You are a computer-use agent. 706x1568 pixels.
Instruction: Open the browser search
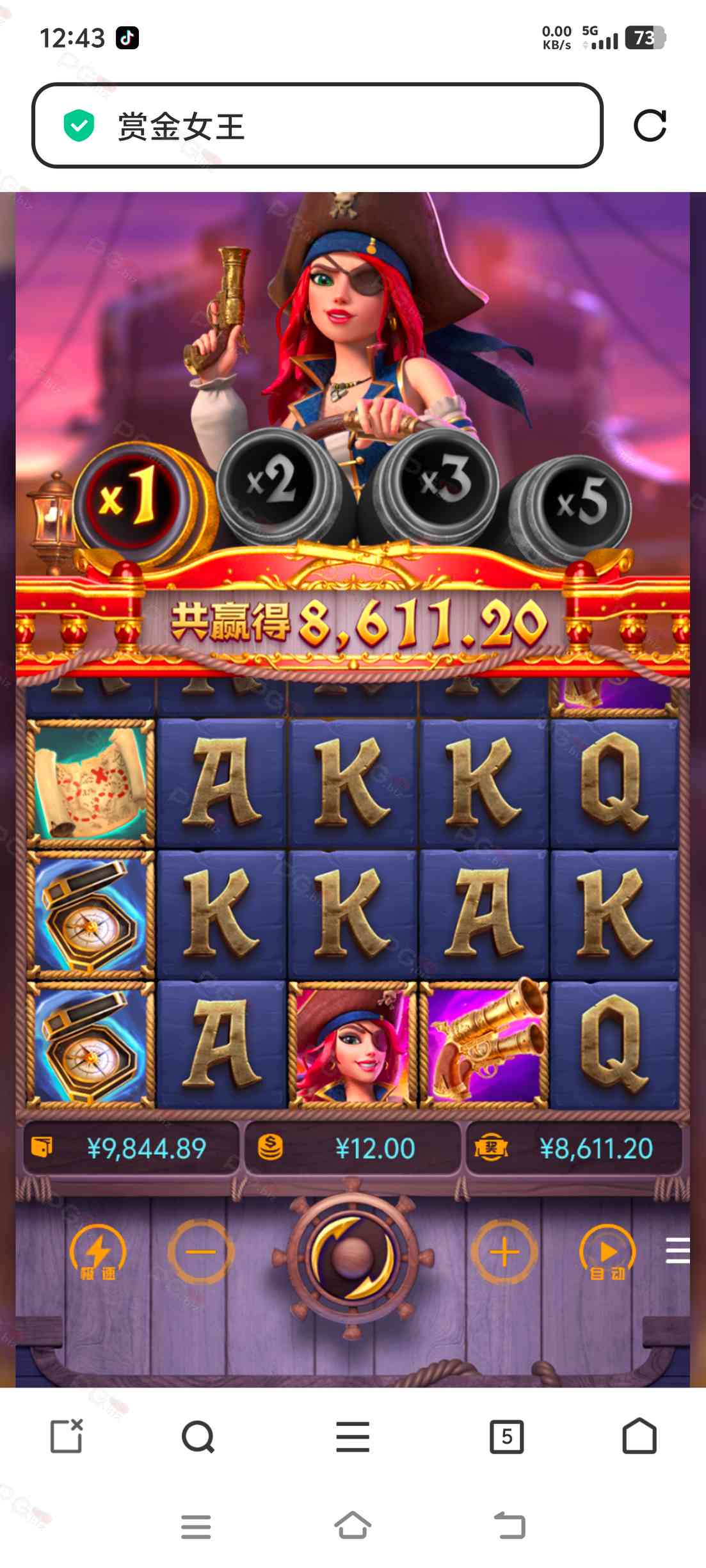[198, 1437]
